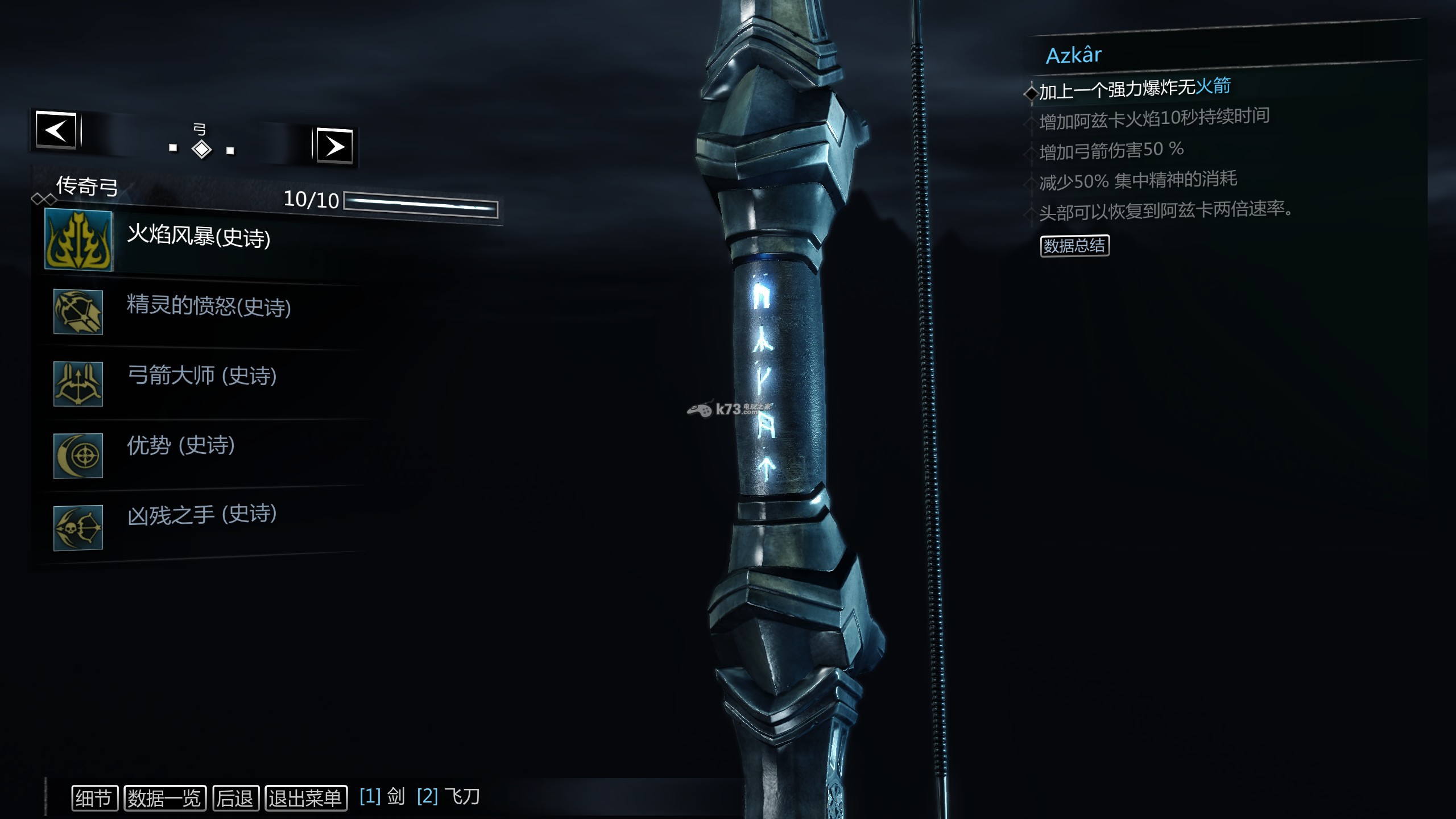1456x819 pixels.
Task: Switch to the 剑 sword view
Action: pyautogui.click(x=383, y=796)
